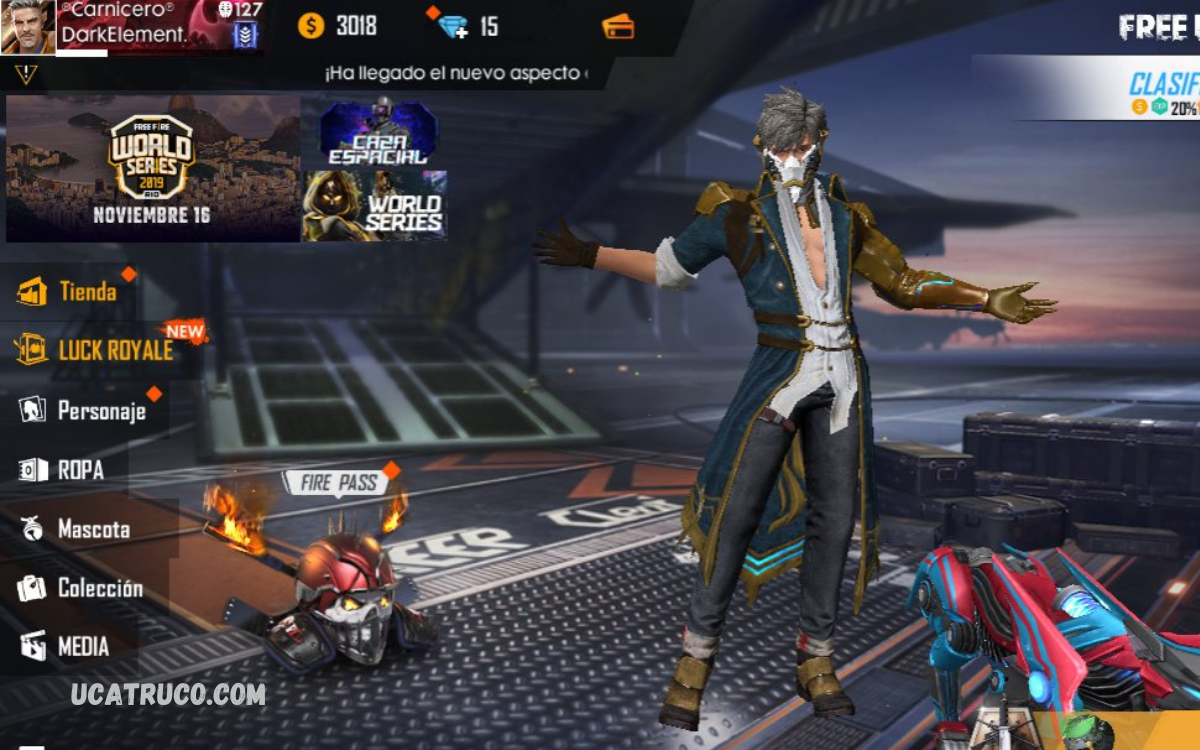Viewport: 1200px width, 750px height.
Task: Open the Caza Espacial event banner
Action: coord(378,133)
